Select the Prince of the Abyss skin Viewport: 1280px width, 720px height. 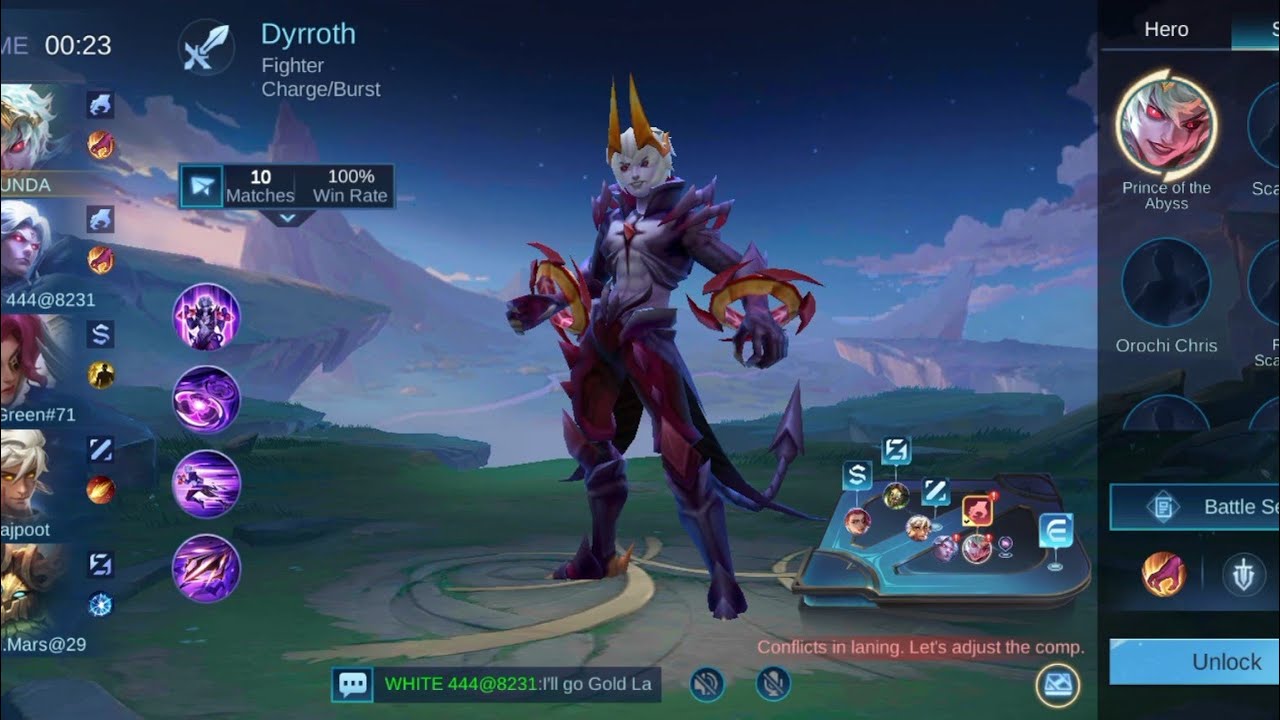click(1166, 126)
